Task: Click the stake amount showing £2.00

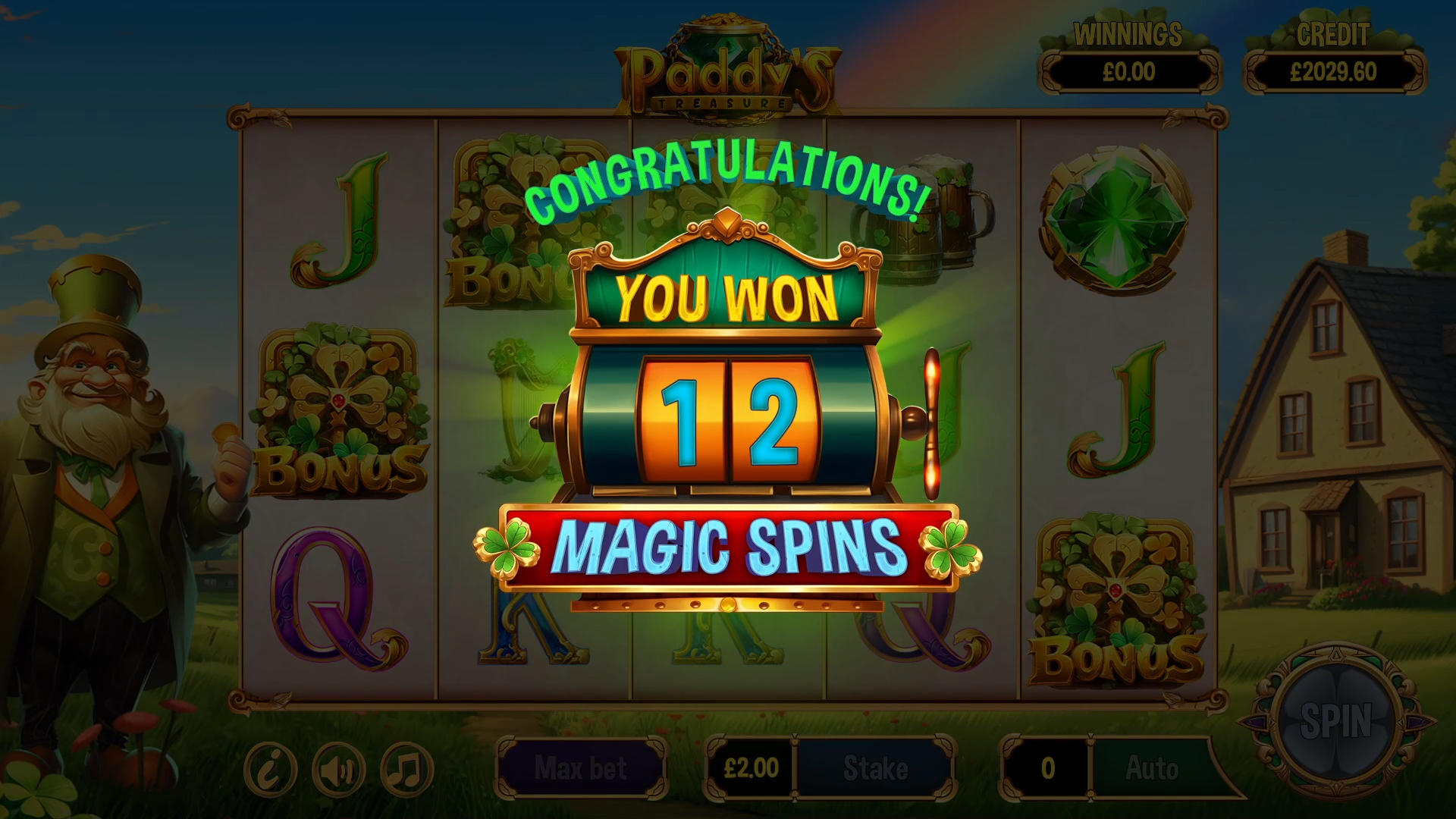Action: (x=751, y=768)
